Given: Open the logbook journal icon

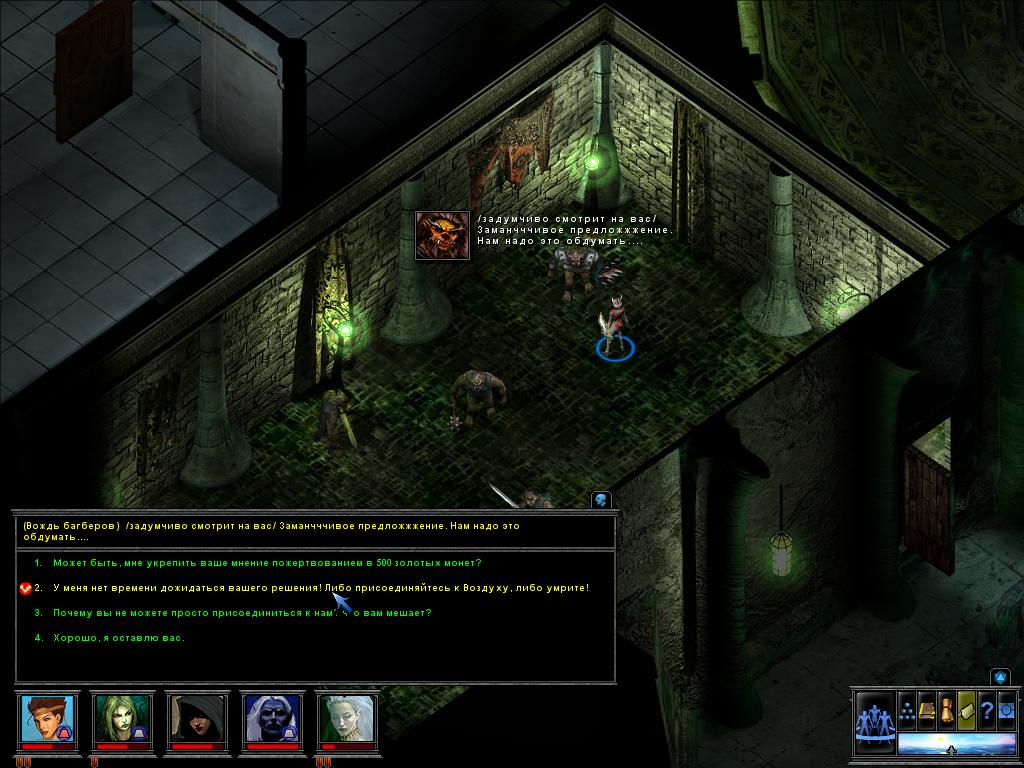Looking at the screenshot, I should tap(927, 709).
